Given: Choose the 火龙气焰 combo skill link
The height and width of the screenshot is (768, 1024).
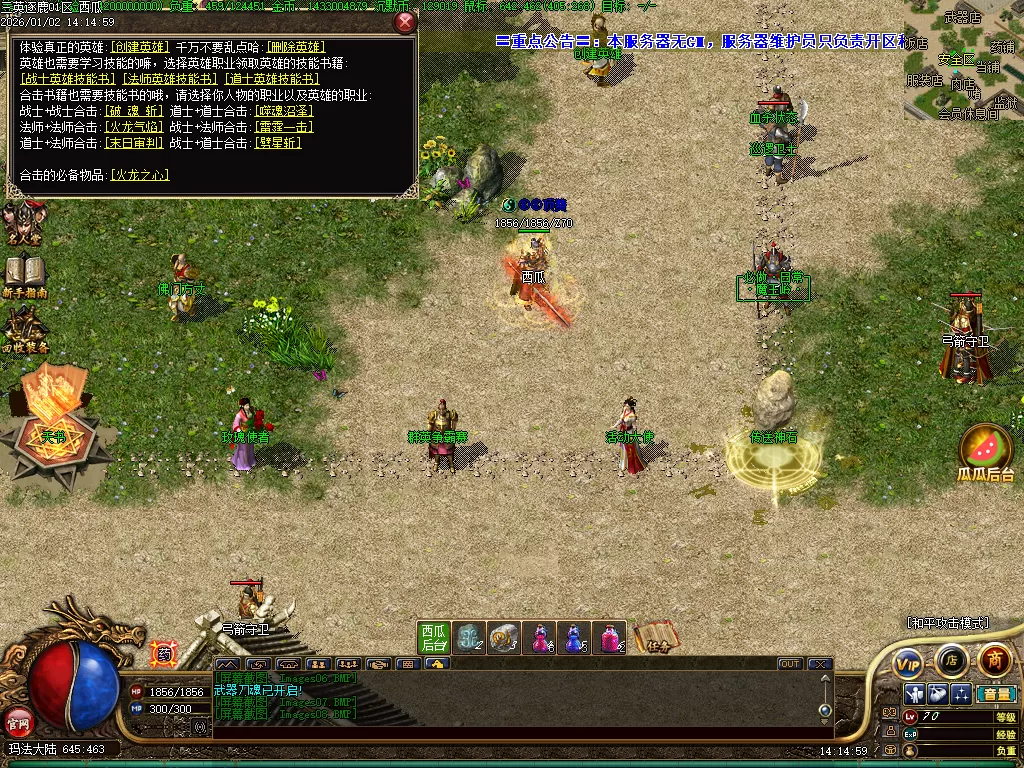Looking at the screenshot, I should point(133,127).
